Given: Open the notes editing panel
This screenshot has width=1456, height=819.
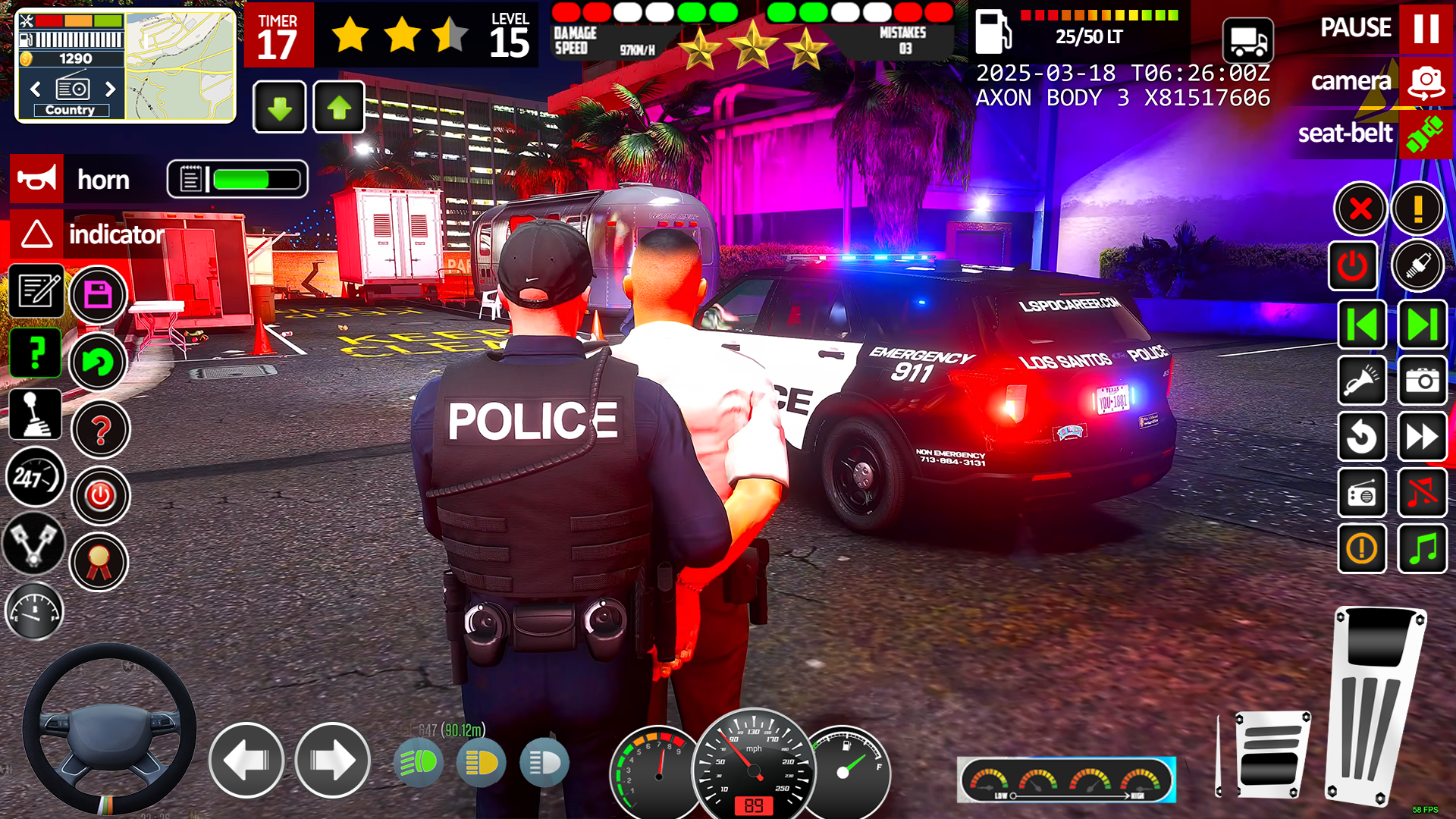Looking at the screenshot, I should pos(36,292).
